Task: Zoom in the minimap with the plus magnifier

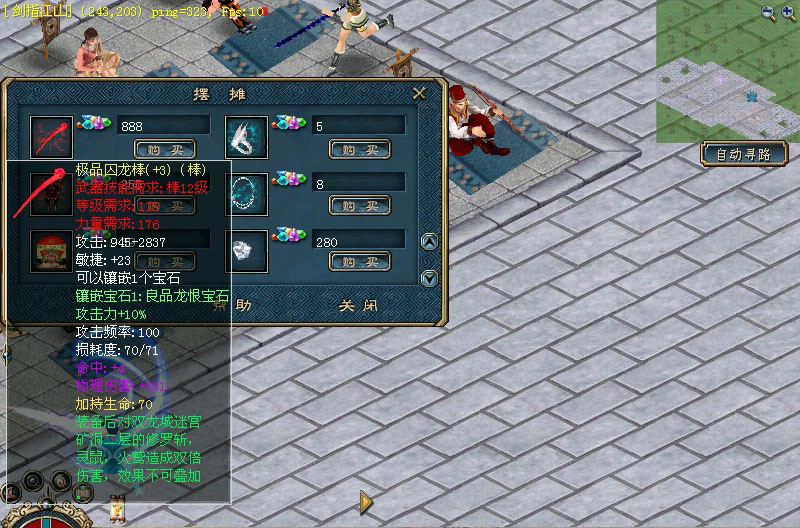Action: [x=789, y=13]
